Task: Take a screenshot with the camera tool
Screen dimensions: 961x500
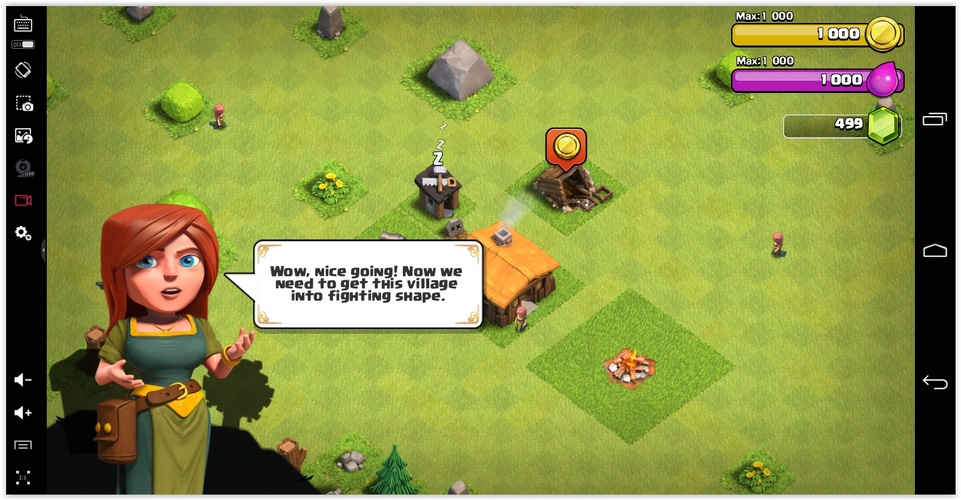Action: pyautogui.click(x=23, y=104)
